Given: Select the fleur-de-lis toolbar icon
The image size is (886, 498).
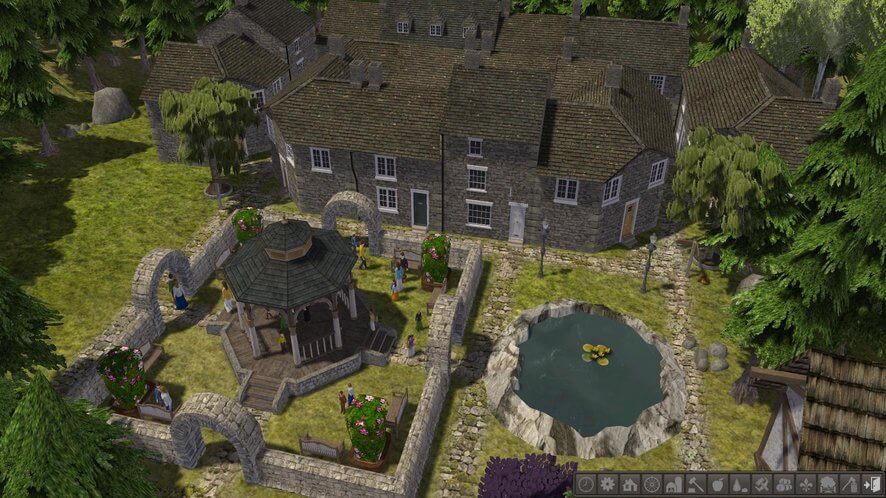Looking at the screenshot, I should [x=805, y=484].
